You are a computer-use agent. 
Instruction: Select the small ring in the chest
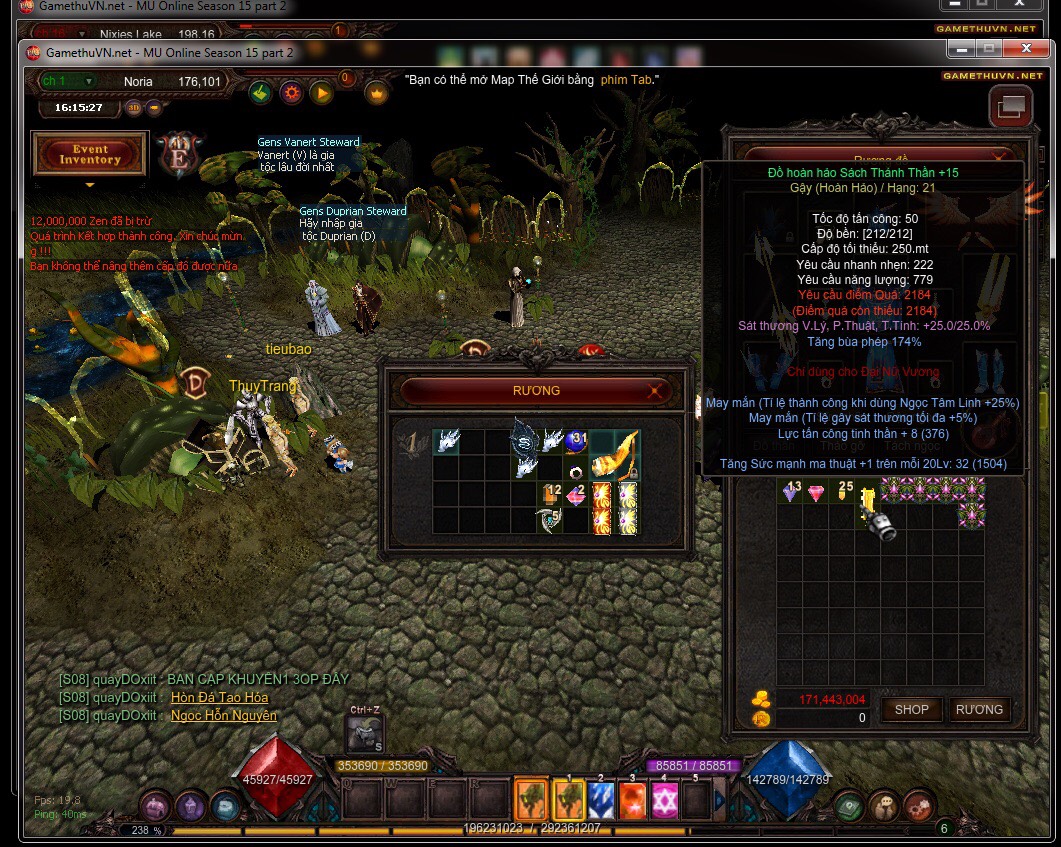click(576, 471)
